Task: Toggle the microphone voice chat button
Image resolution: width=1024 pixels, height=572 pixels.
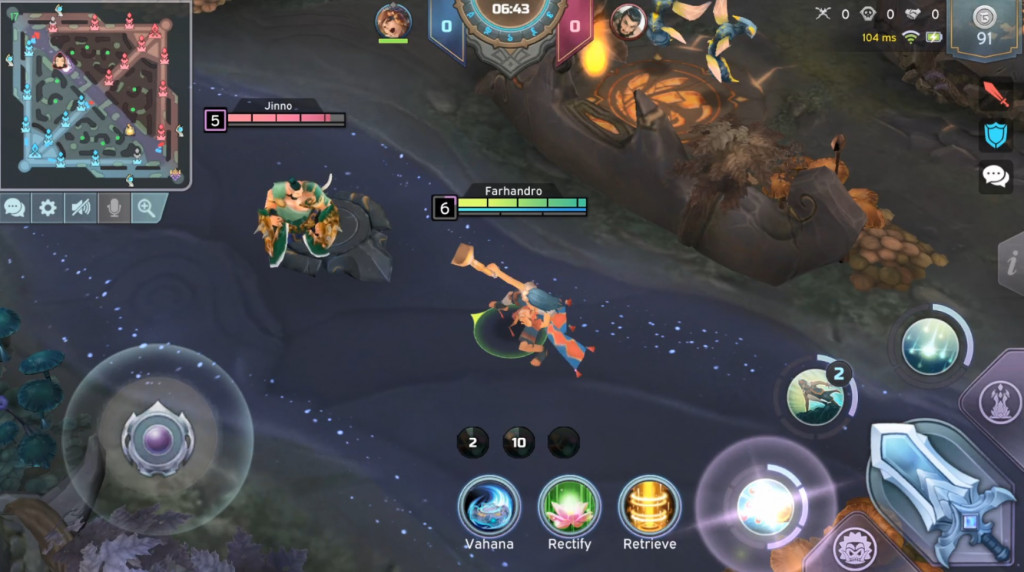Action: (113, 208)
